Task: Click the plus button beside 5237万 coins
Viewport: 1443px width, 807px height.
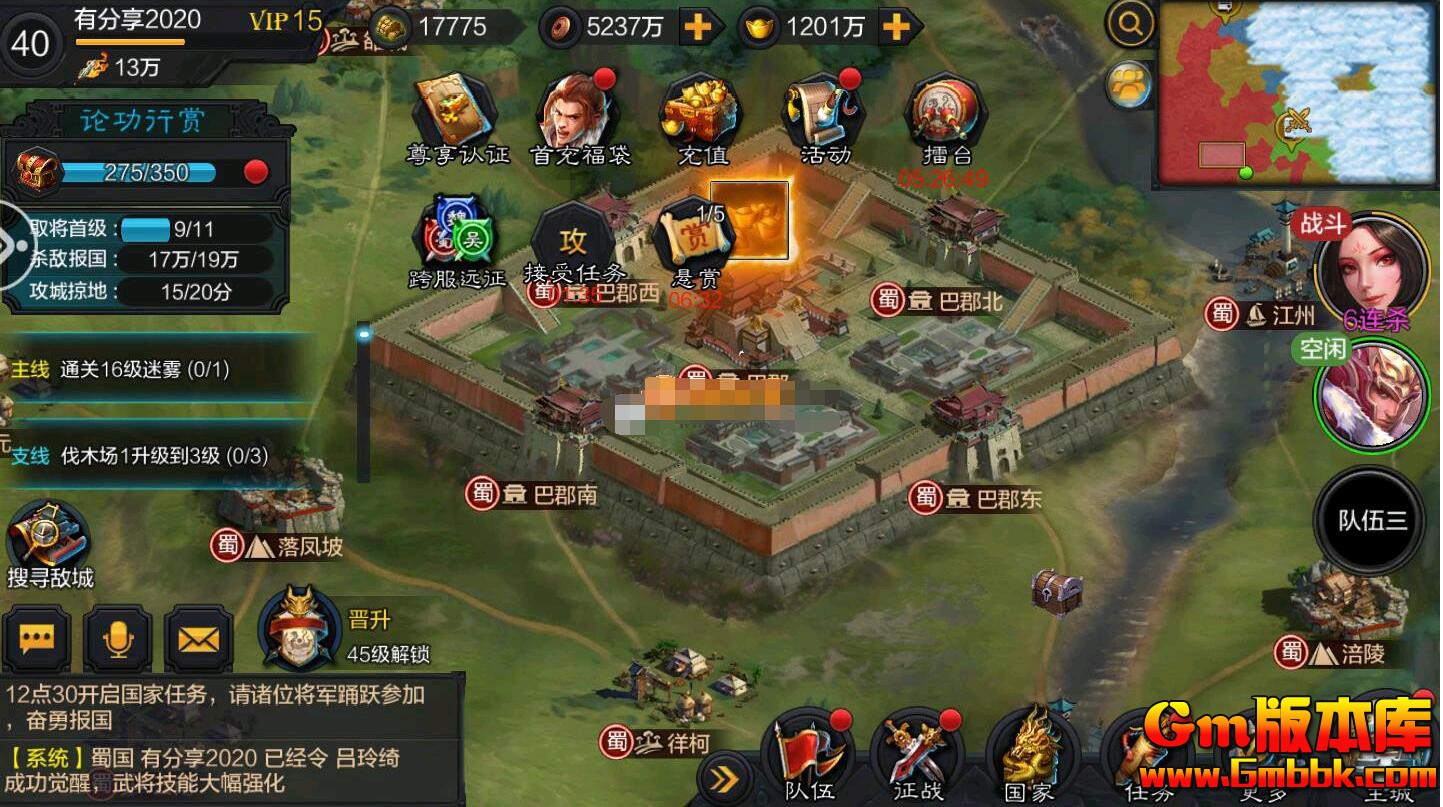Action: [x=697, y=27]
